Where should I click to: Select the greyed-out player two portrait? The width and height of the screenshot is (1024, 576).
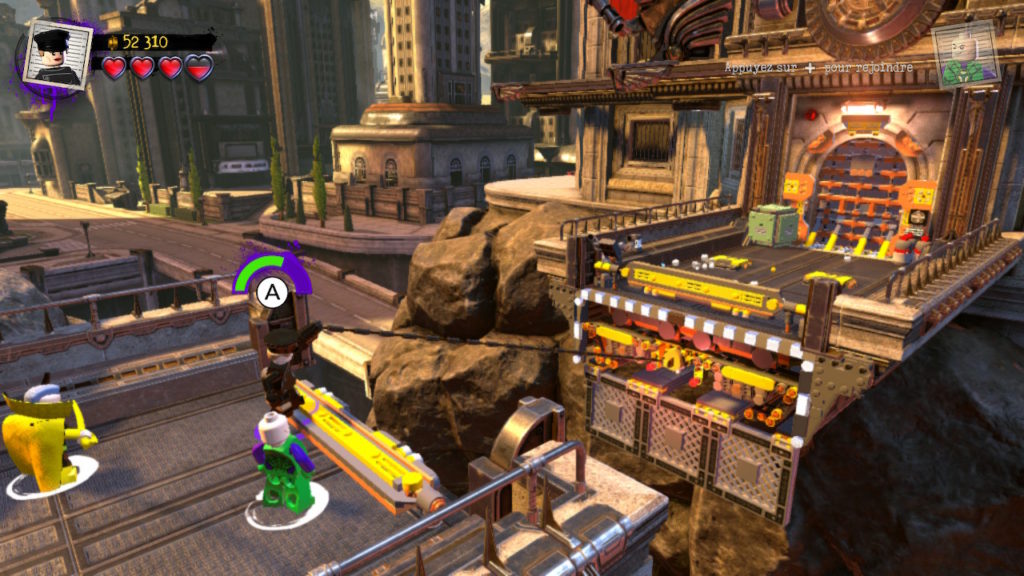tap(964, 55)
